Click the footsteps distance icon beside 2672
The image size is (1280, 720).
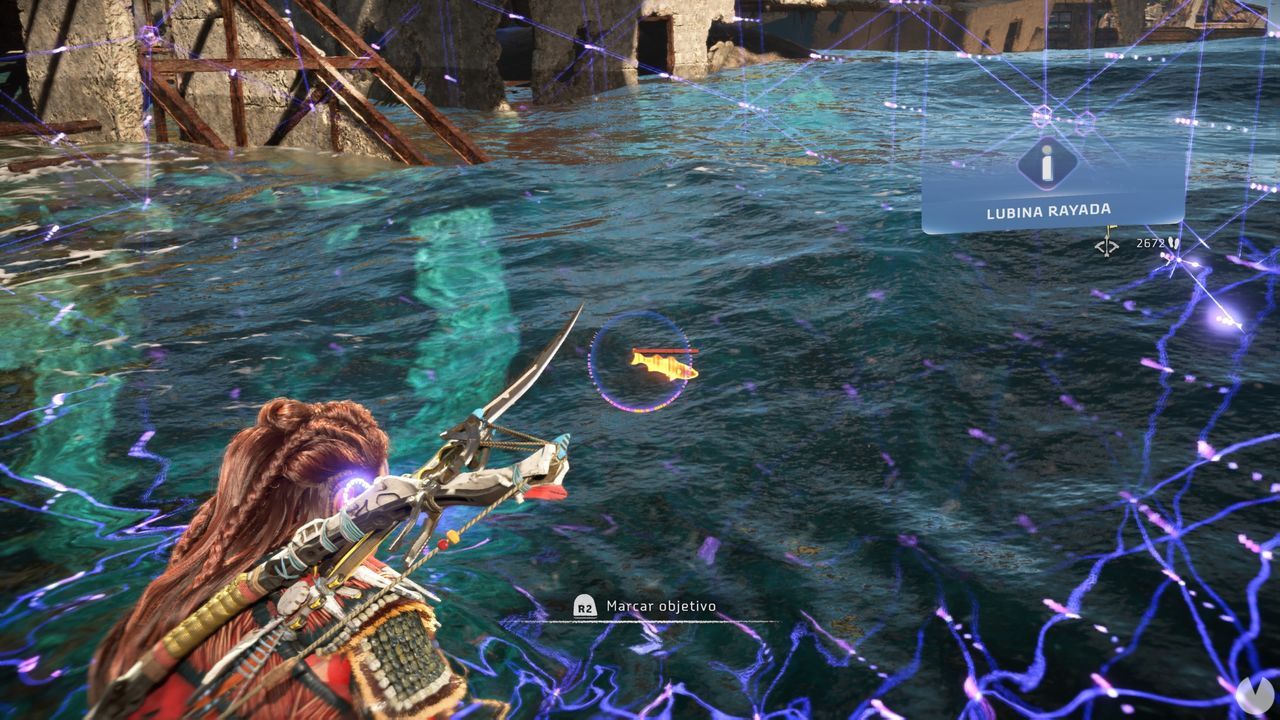pos(1173,243)
